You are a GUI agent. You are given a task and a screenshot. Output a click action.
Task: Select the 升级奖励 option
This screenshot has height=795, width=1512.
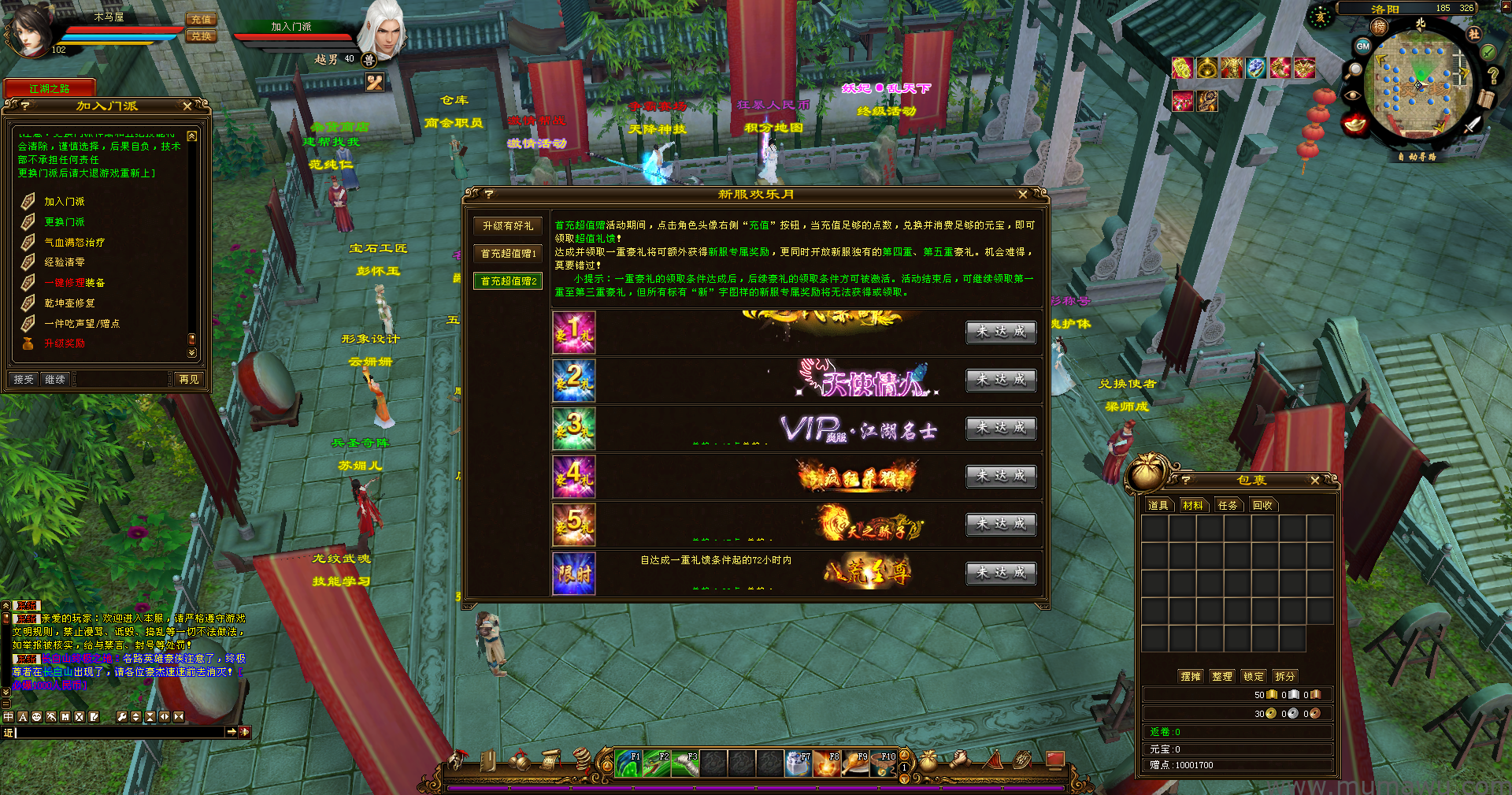pos(64,344)
